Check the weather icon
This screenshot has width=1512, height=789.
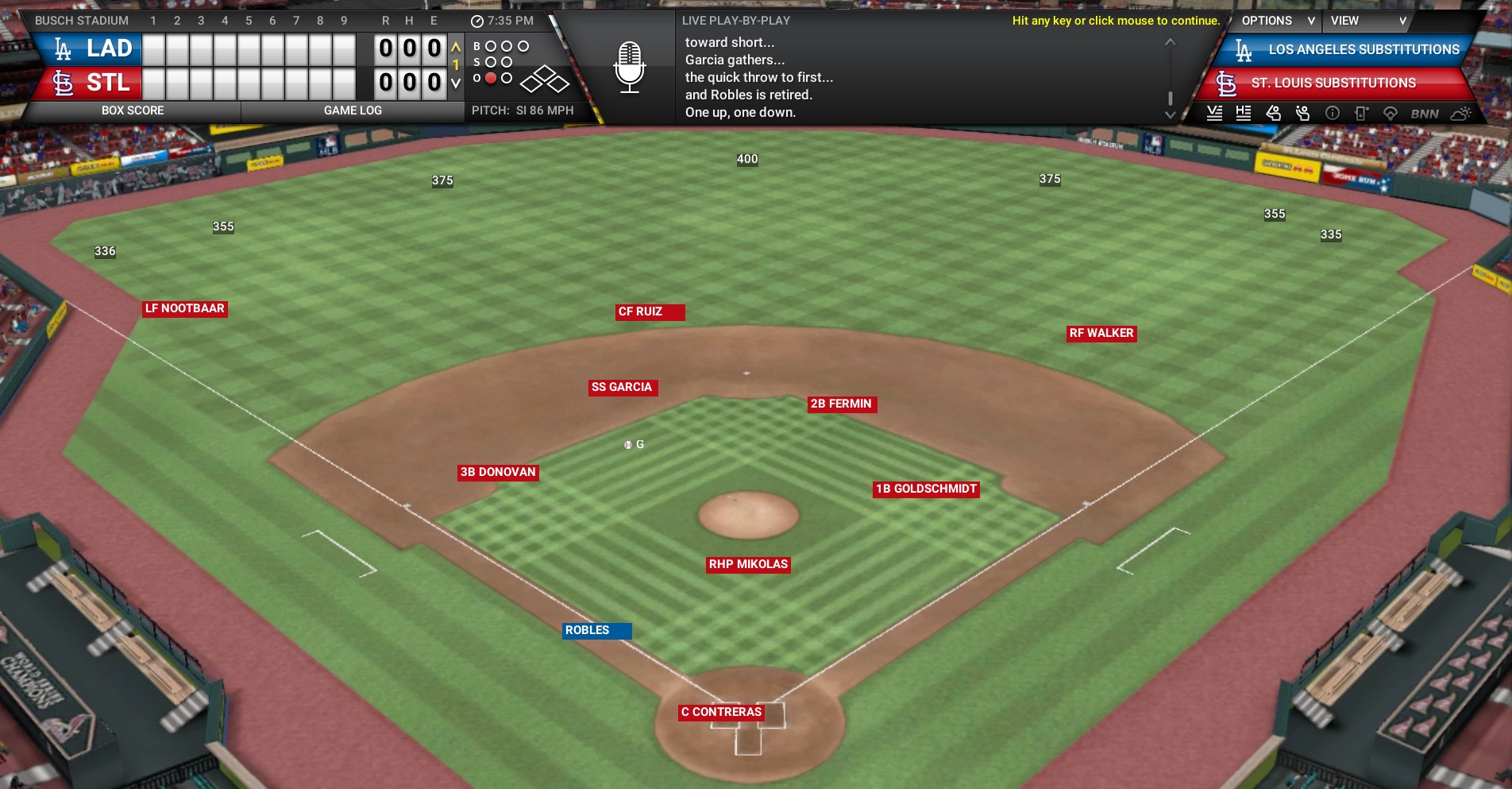(1460, 113)
